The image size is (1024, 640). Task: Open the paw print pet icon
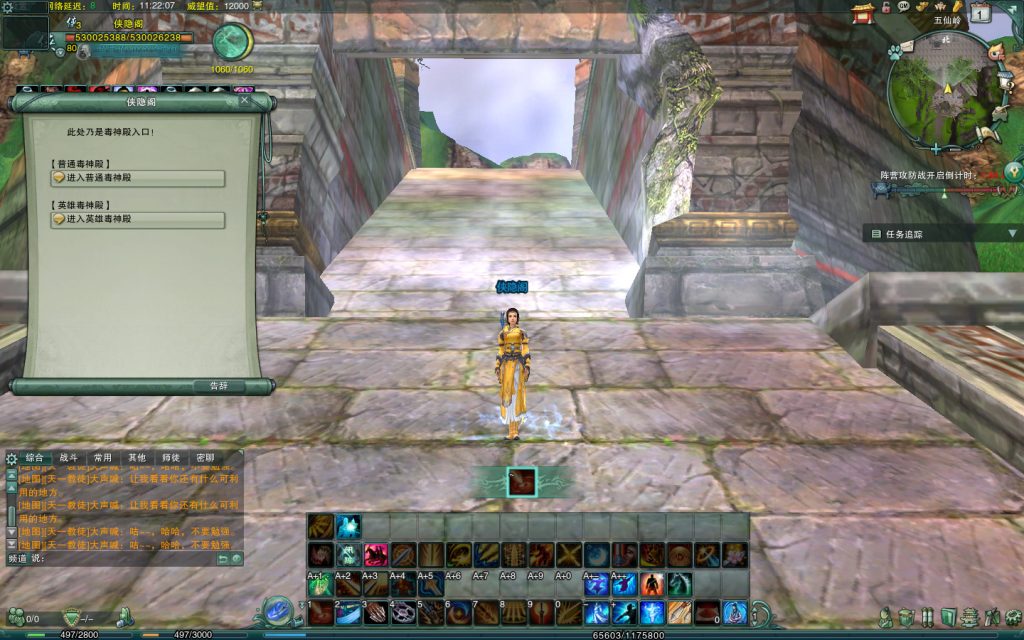[x=895, y=52]
